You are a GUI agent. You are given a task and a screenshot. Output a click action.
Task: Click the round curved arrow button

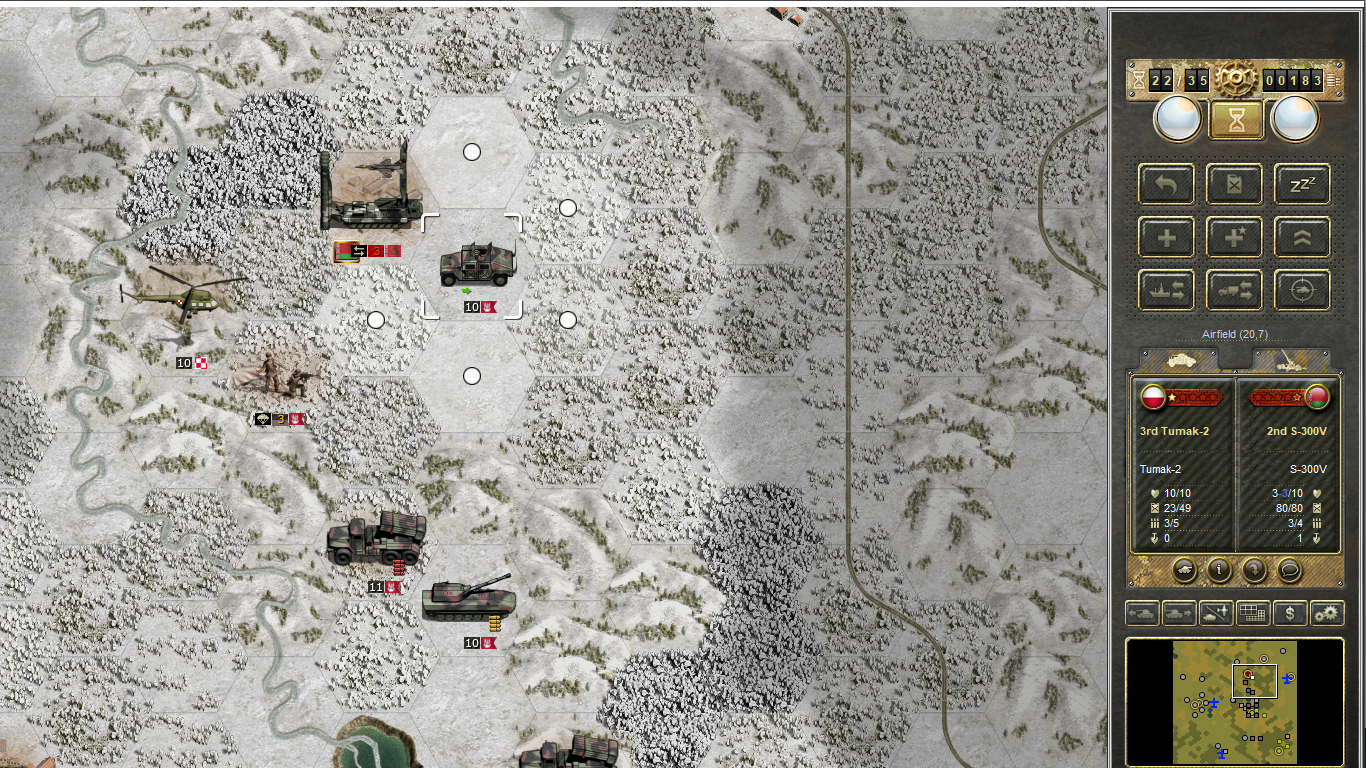click(x=1254, y=570)
